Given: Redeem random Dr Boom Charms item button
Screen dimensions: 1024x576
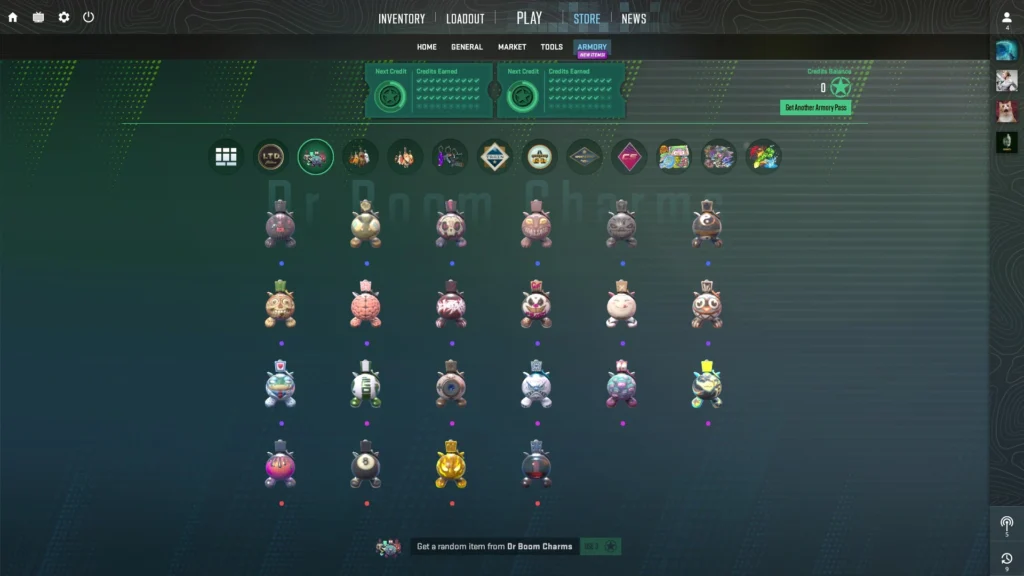Looking at the screenshot, I should coord(601,546).
